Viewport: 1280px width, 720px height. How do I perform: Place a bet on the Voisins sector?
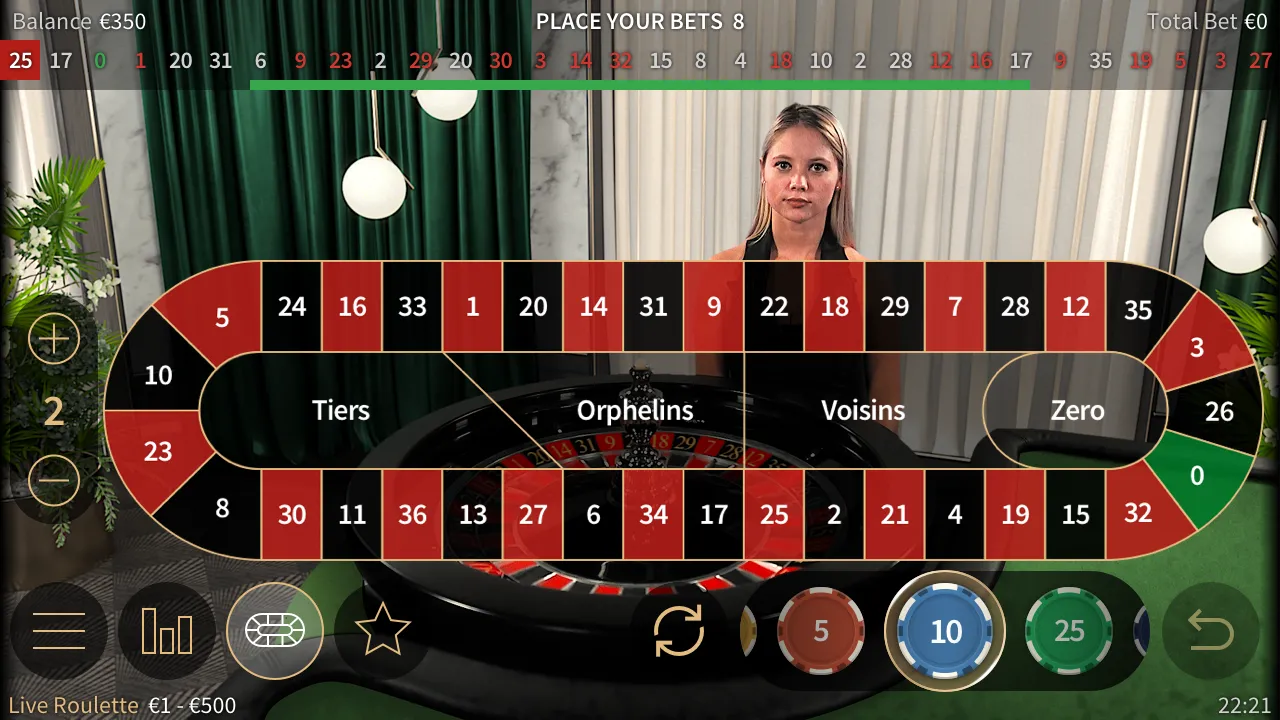point(863,410)
